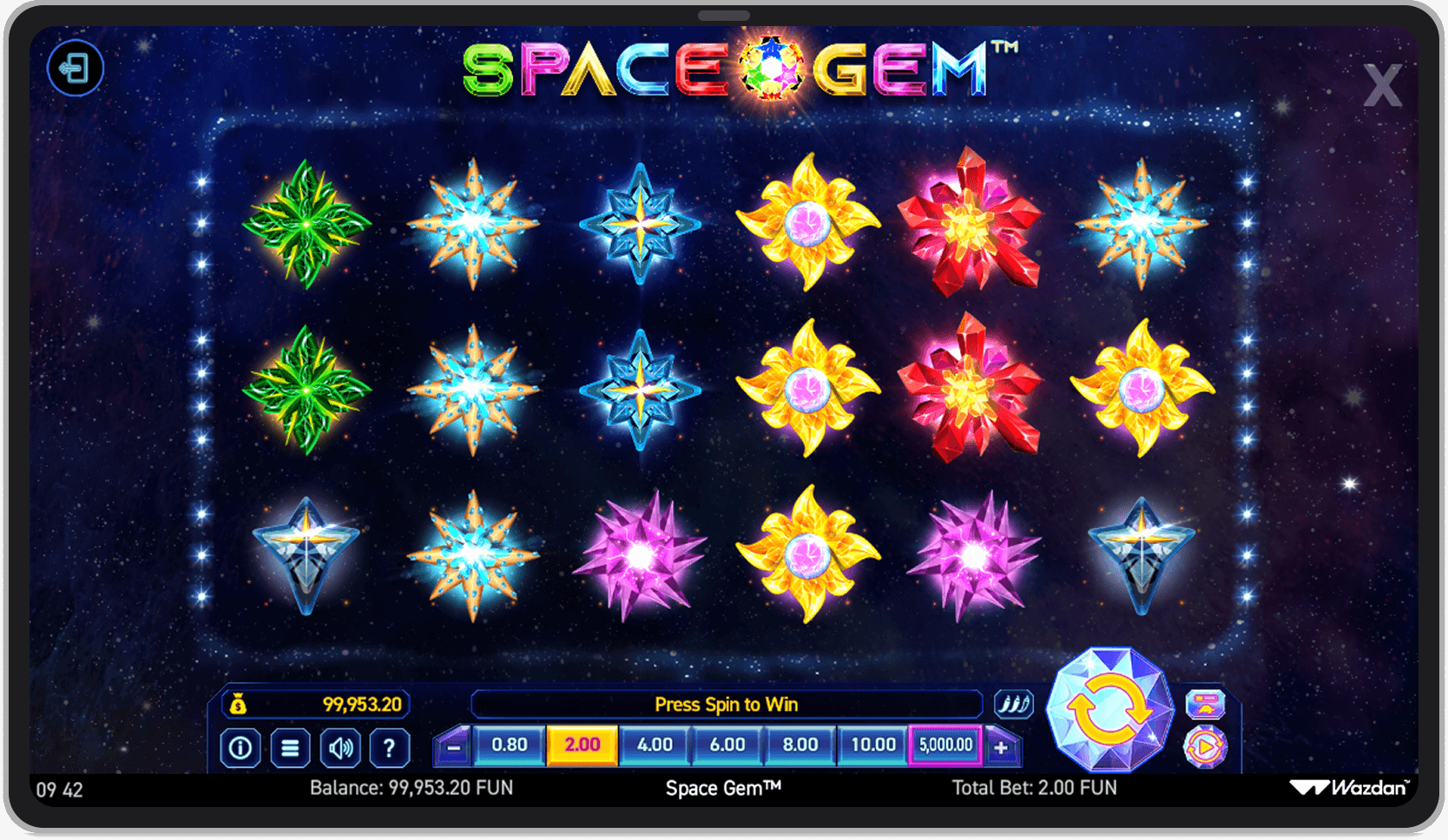
Task: Click the money bag balance icon
Action: tap(240, 704)
